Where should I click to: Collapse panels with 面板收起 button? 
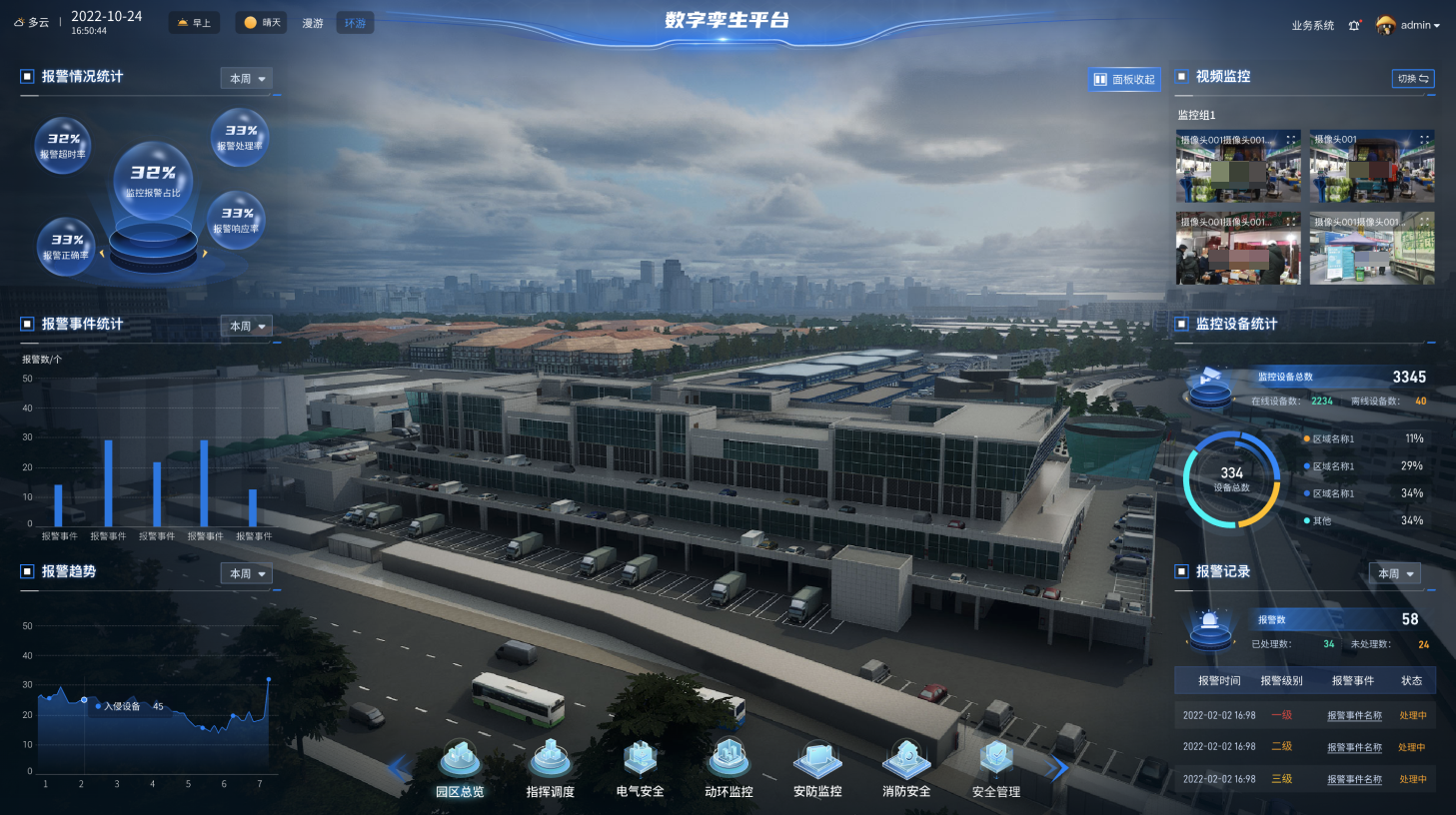coord(1124,79)
